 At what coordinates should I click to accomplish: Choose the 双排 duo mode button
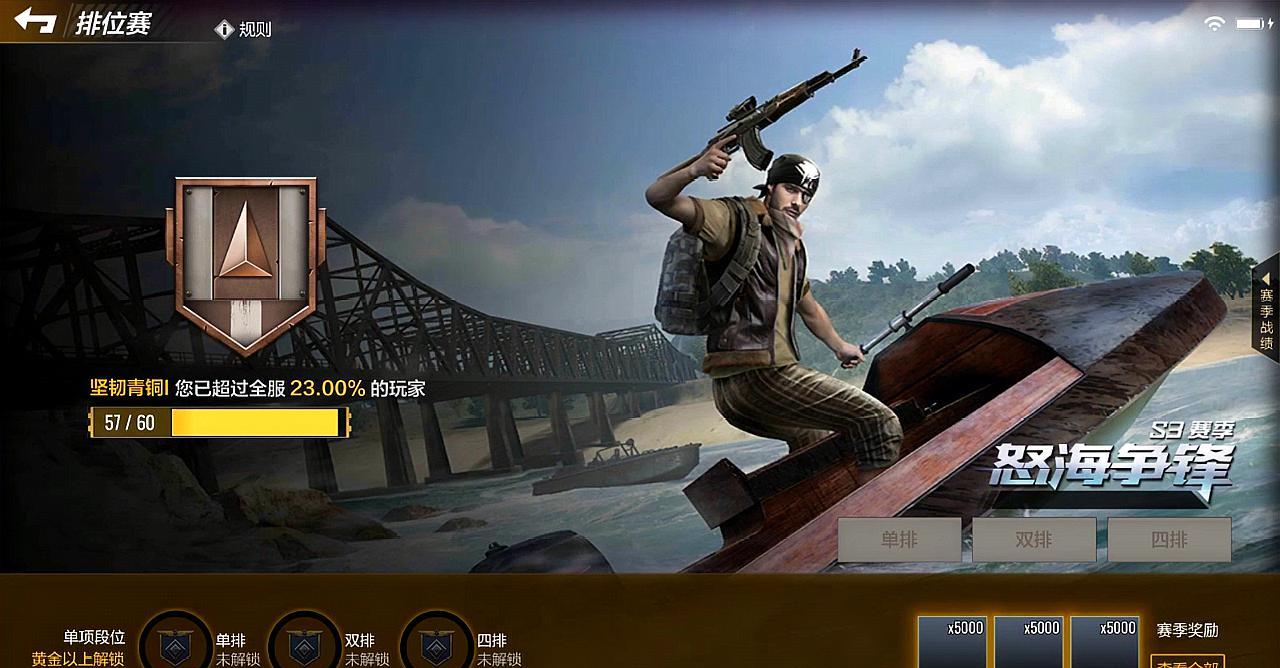pos(1034,540)
